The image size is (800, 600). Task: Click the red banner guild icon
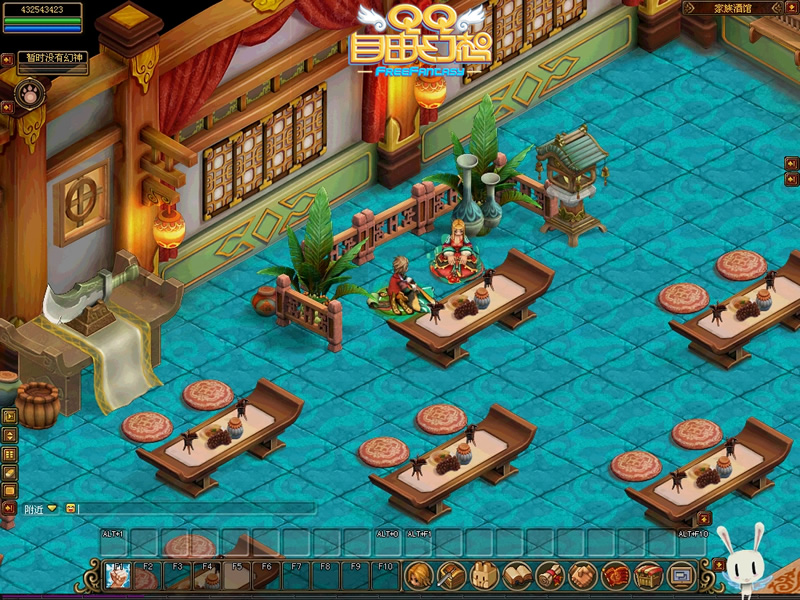(615, 575)
